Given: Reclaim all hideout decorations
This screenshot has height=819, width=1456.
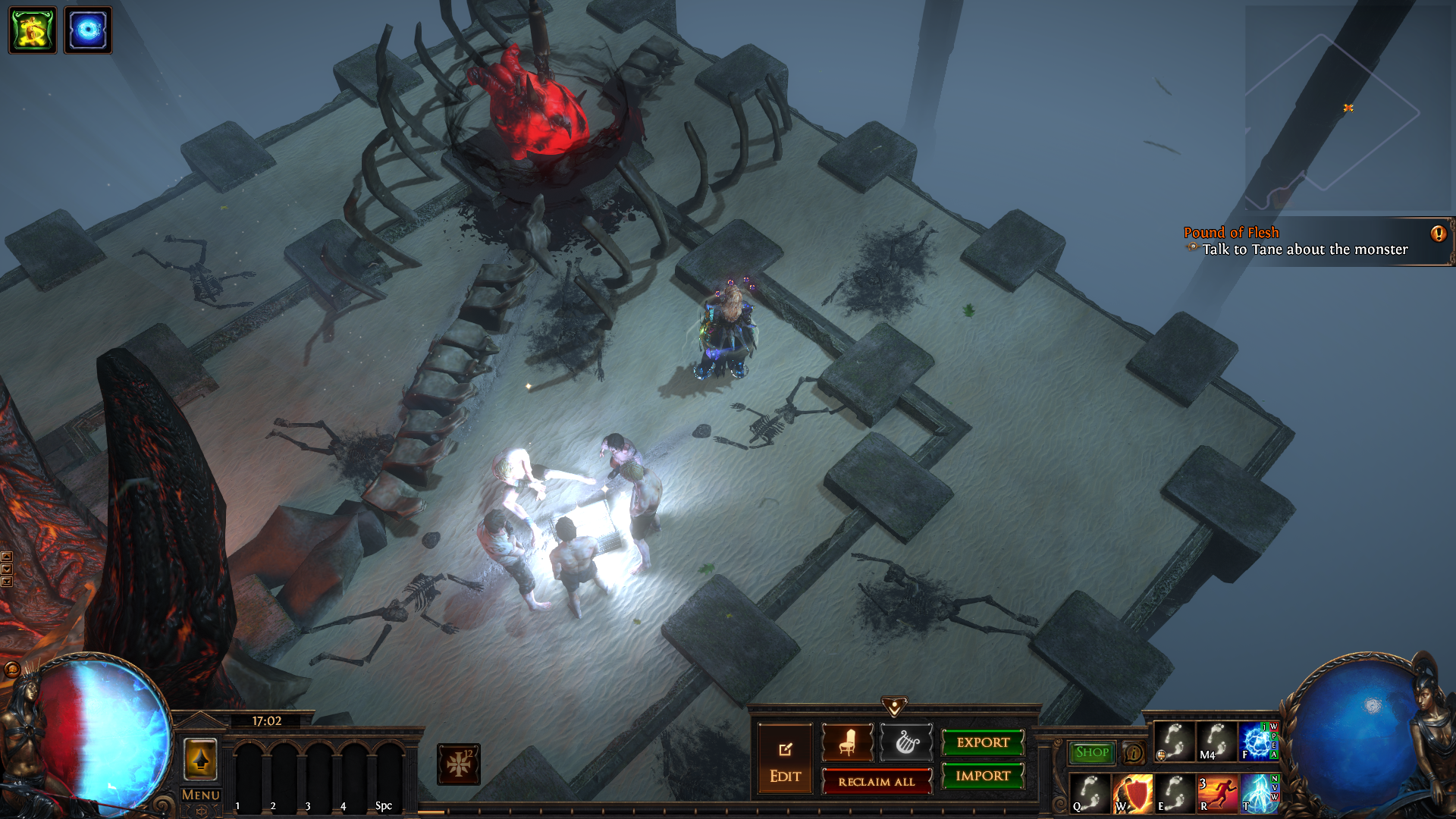Looking at the screenshot, I should tap(877, 782).
